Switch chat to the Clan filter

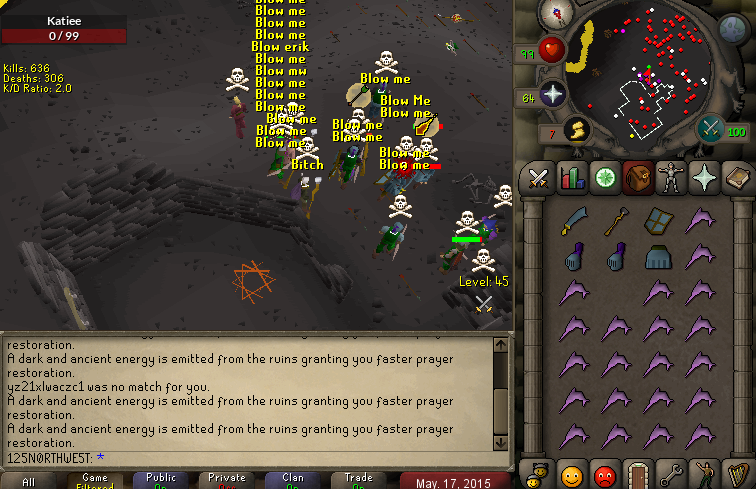tap(293, 481)
